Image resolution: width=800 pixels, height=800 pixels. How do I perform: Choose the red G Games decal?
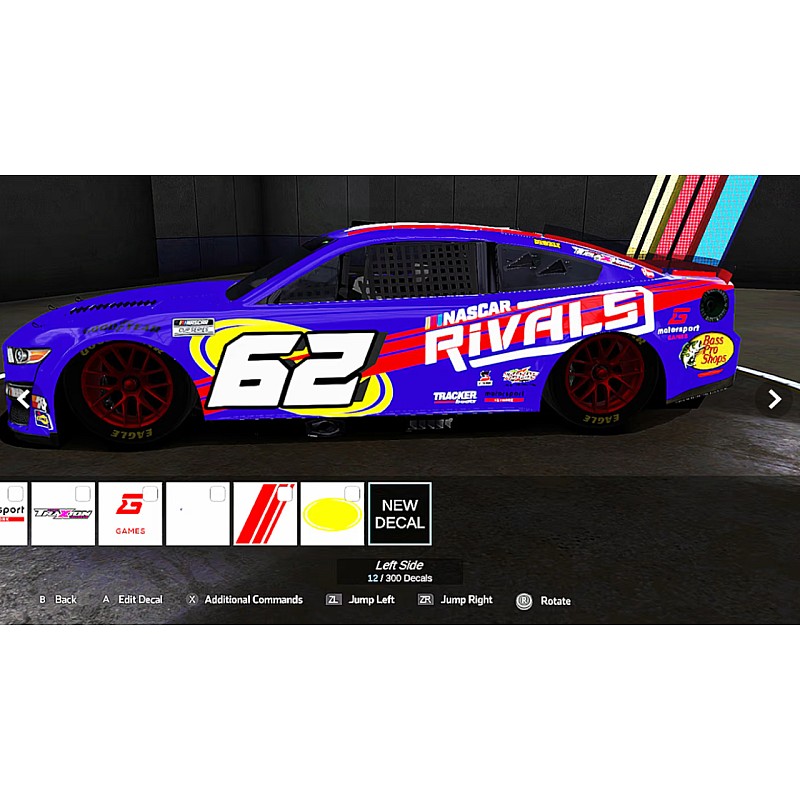click(x=129, y=516)
